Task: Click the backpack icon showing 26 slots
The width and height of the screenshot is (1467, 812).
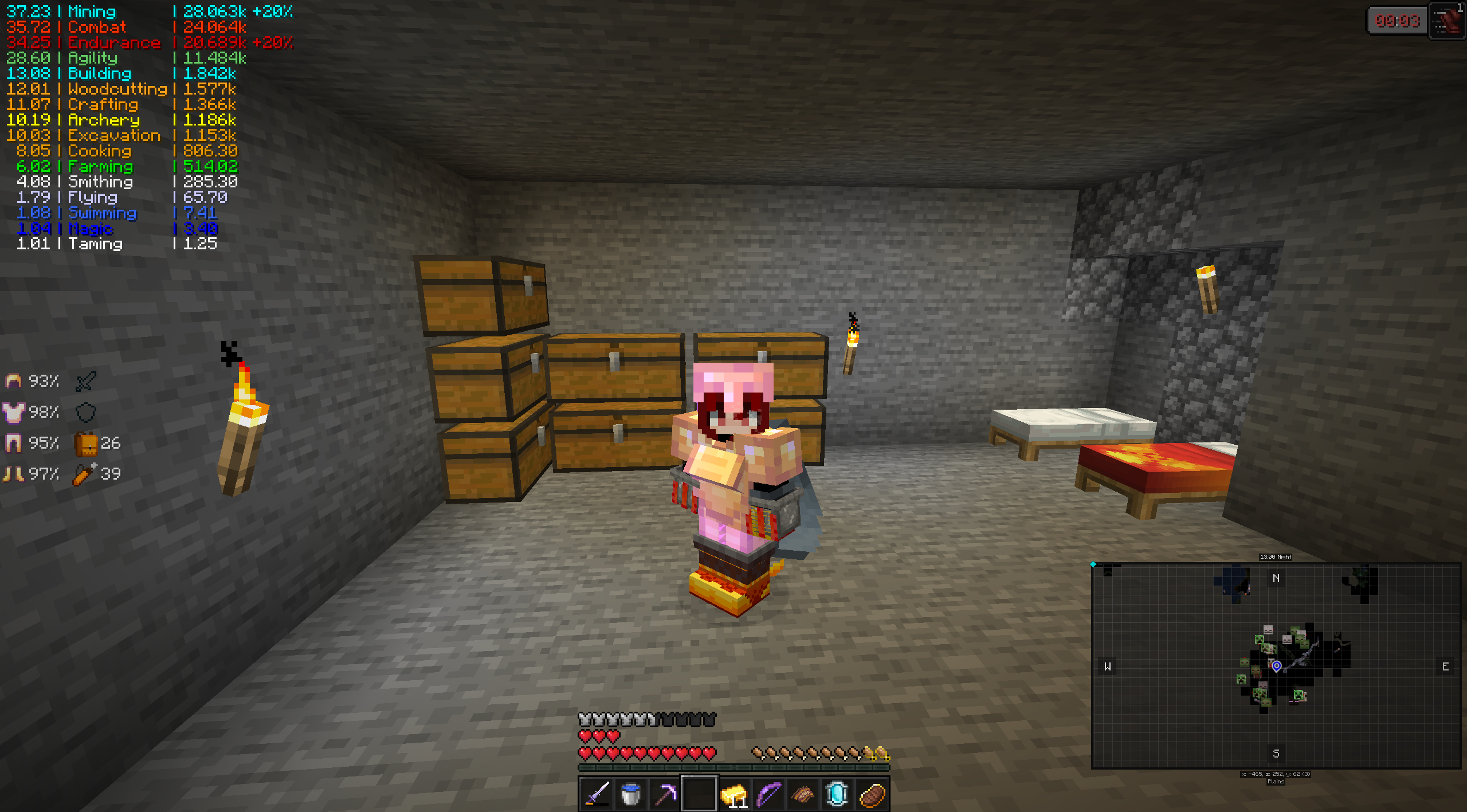Action: click(x=87, y=442)
